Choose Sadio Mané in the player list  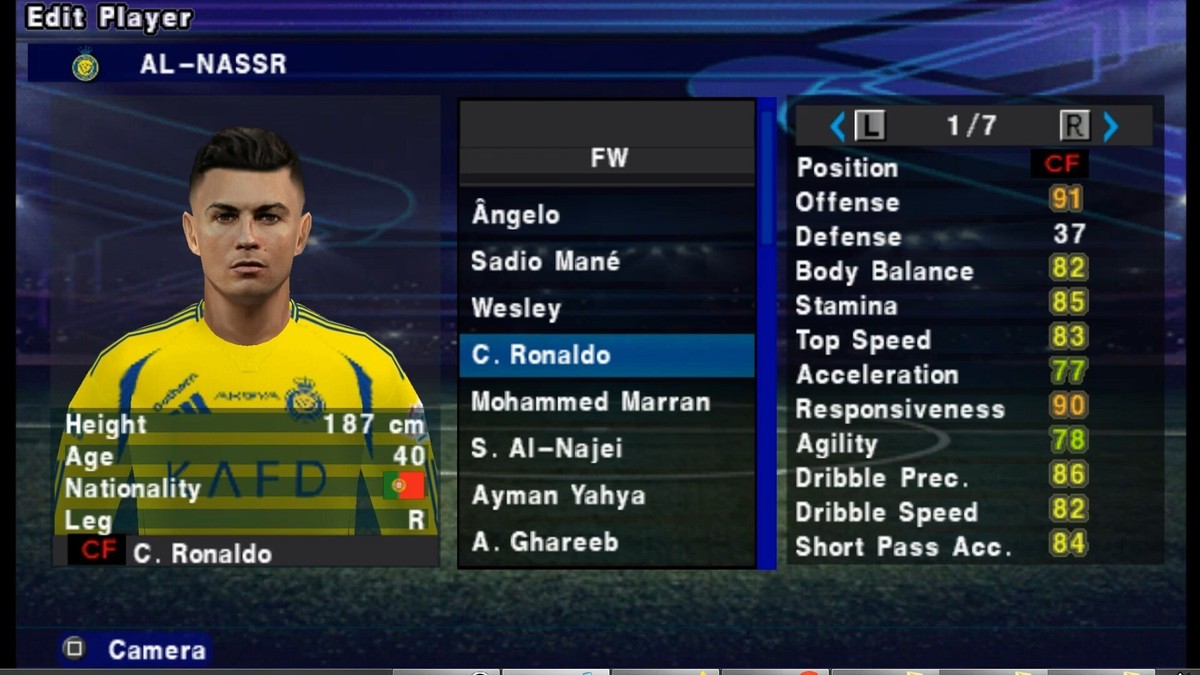[x=606, y=262]
